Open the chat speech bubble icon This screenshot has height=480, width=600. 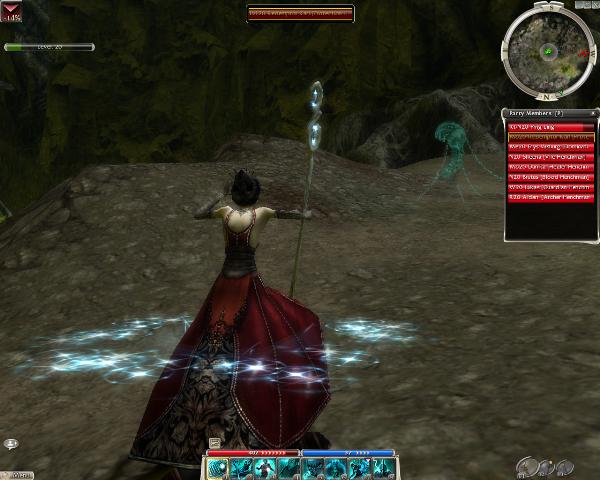(x=11, y=443)
